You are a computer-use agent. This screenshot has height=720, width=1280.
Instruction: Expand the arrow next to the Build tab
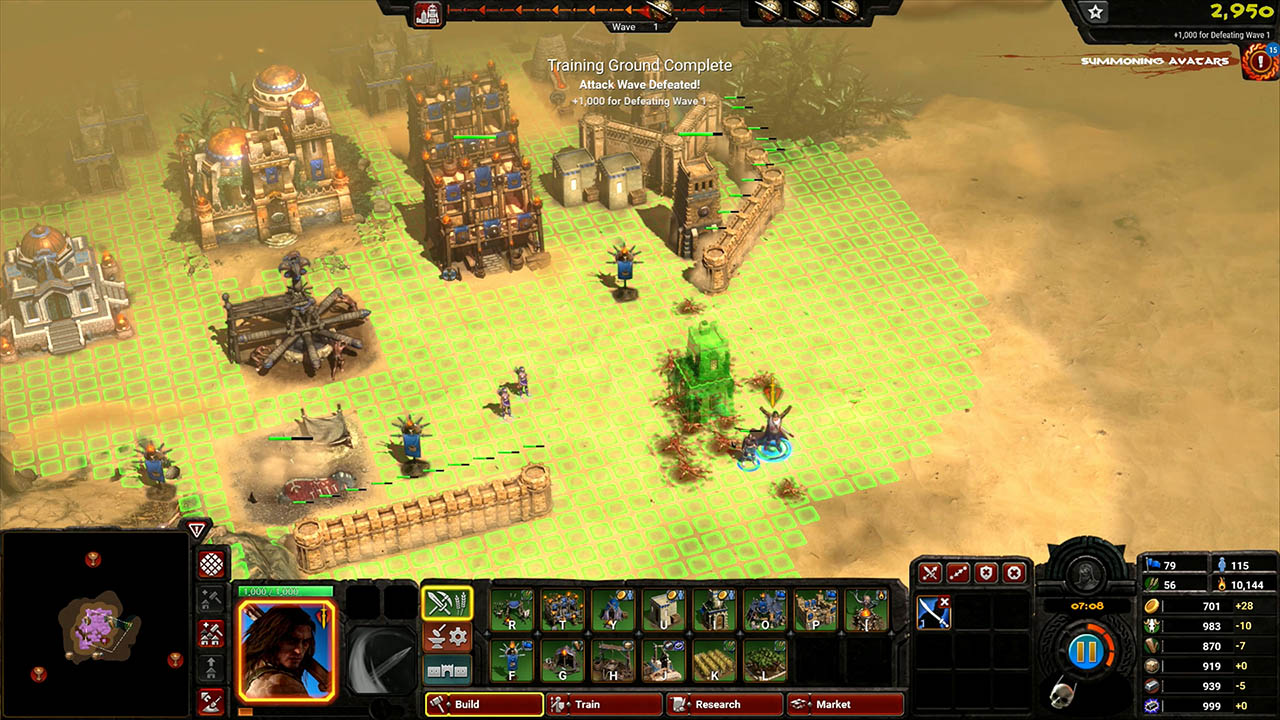click(x=449, y=704)
